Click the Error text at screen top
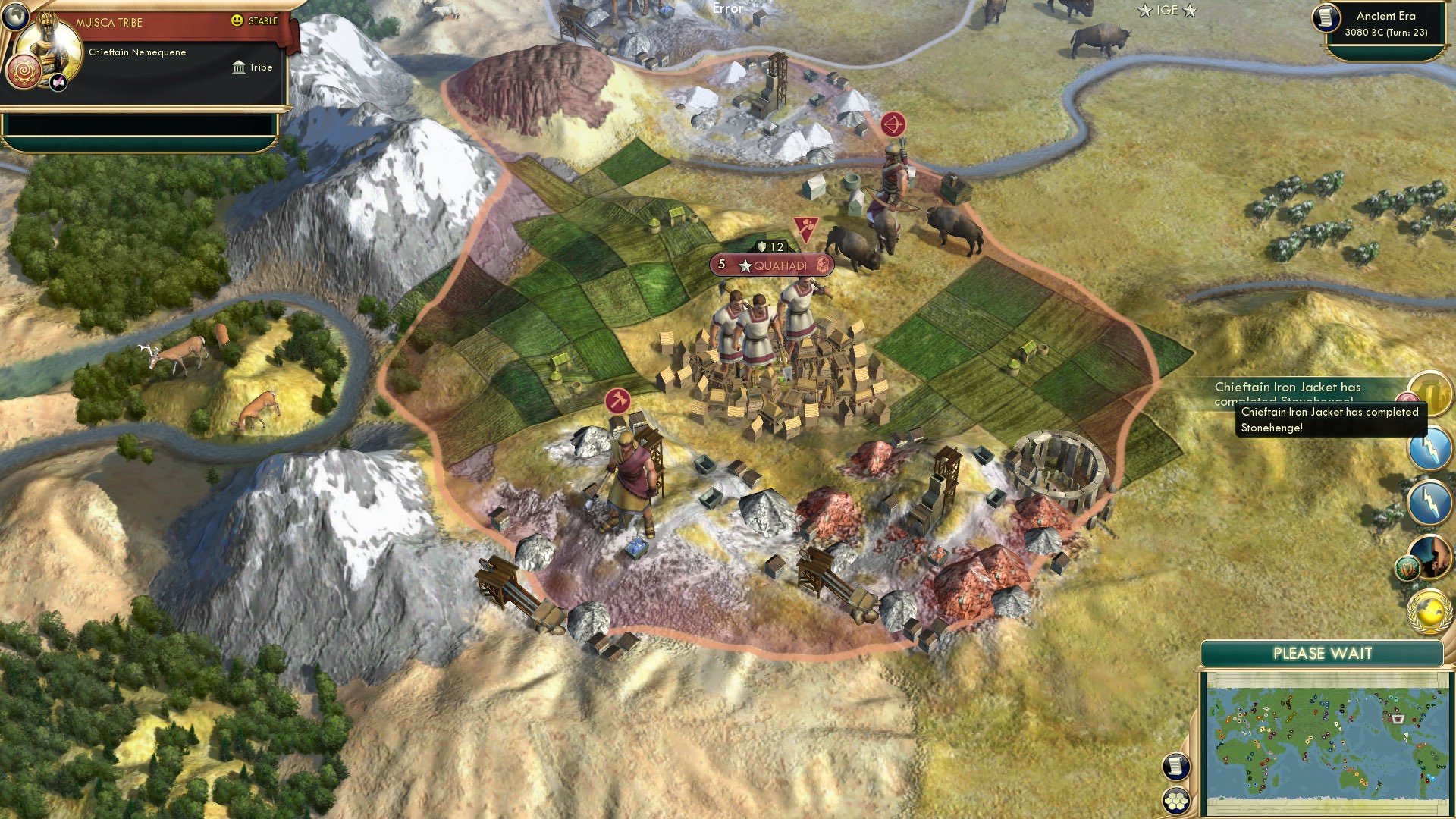 [x=726, y=10]
